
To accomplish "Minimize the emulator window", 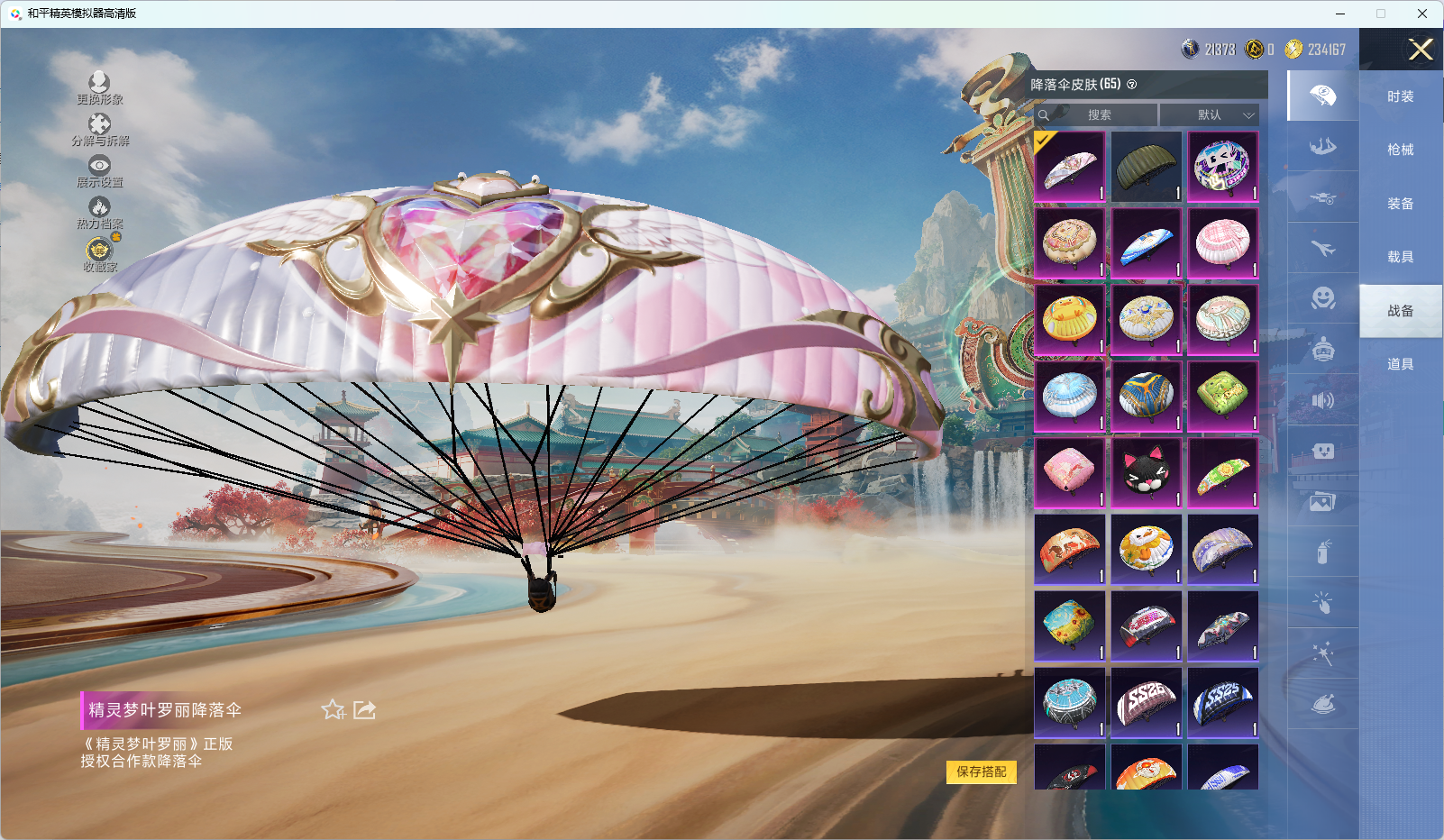I will coord(1339,14).
